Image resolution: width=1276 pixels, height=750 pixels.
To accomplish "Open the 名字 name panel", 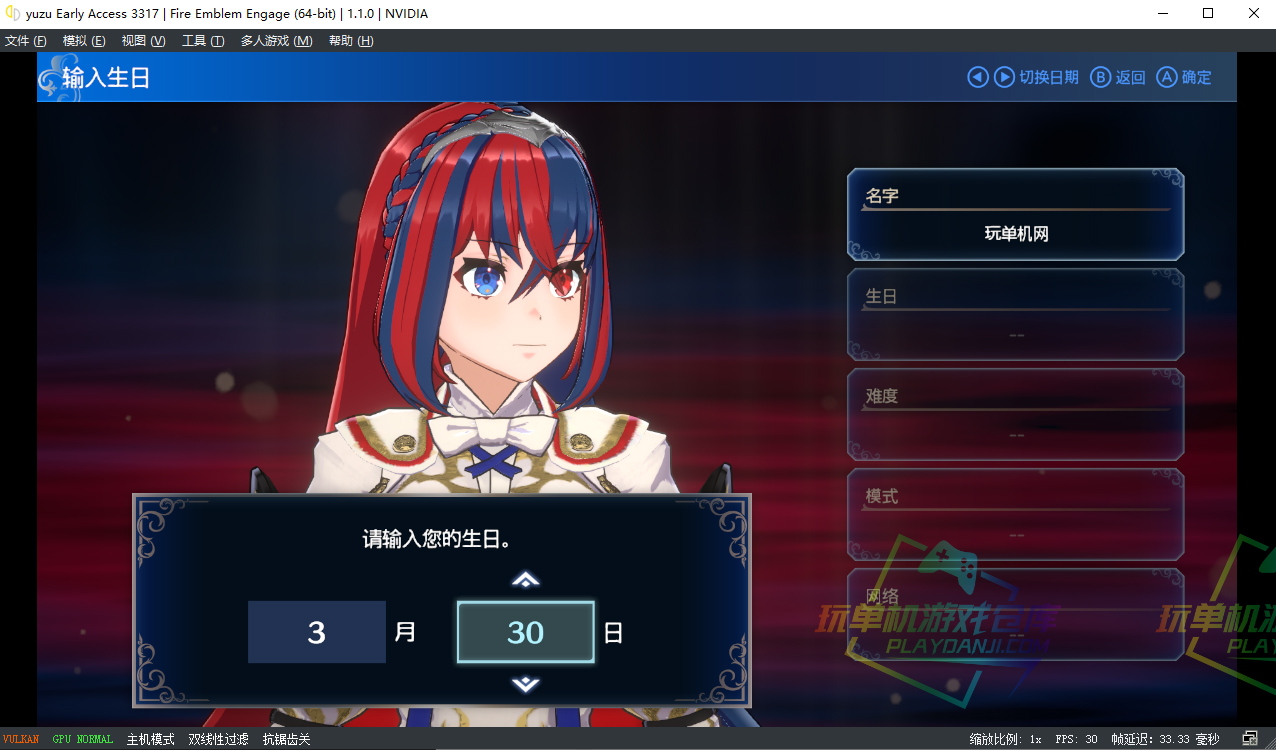I will tap(1016, 215).
